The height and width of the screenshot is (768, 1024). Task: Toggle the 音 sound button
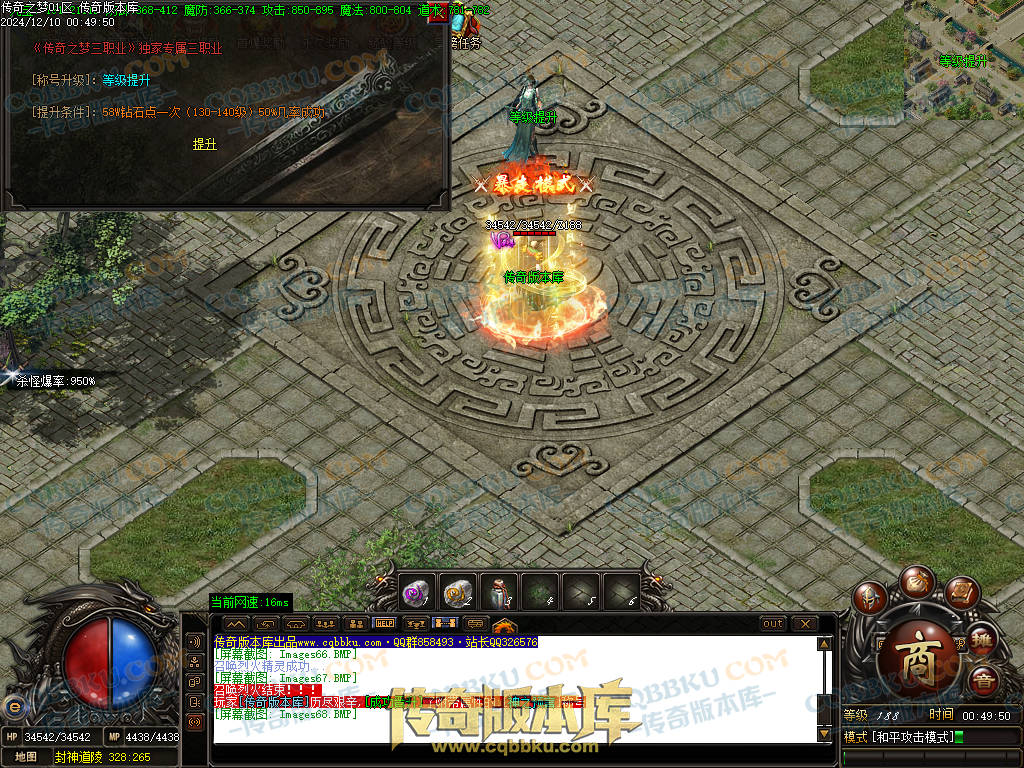tap(983, 680)
